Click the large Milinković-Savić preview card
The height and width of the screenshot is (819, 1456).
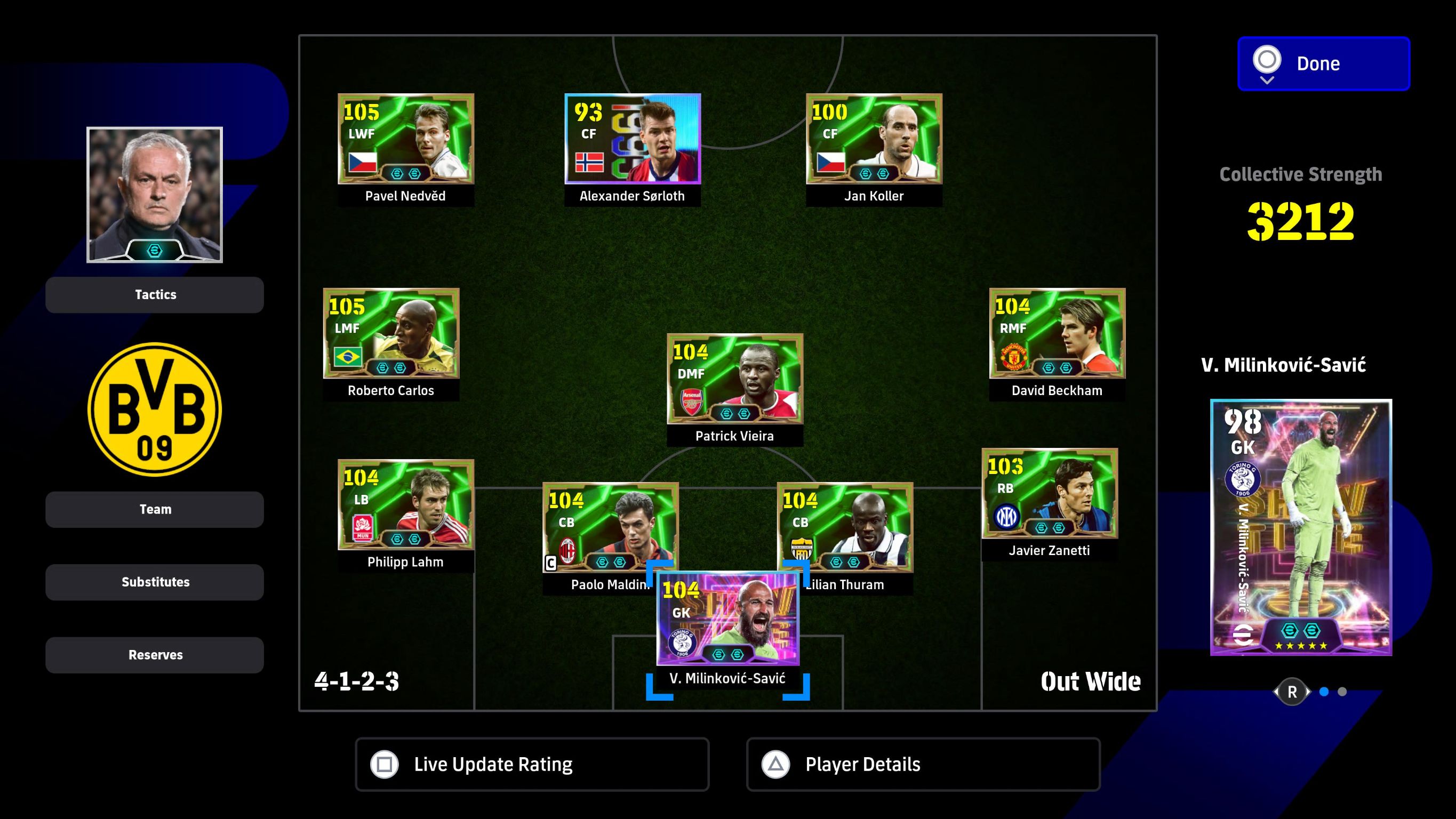[x=1301, y=527]
